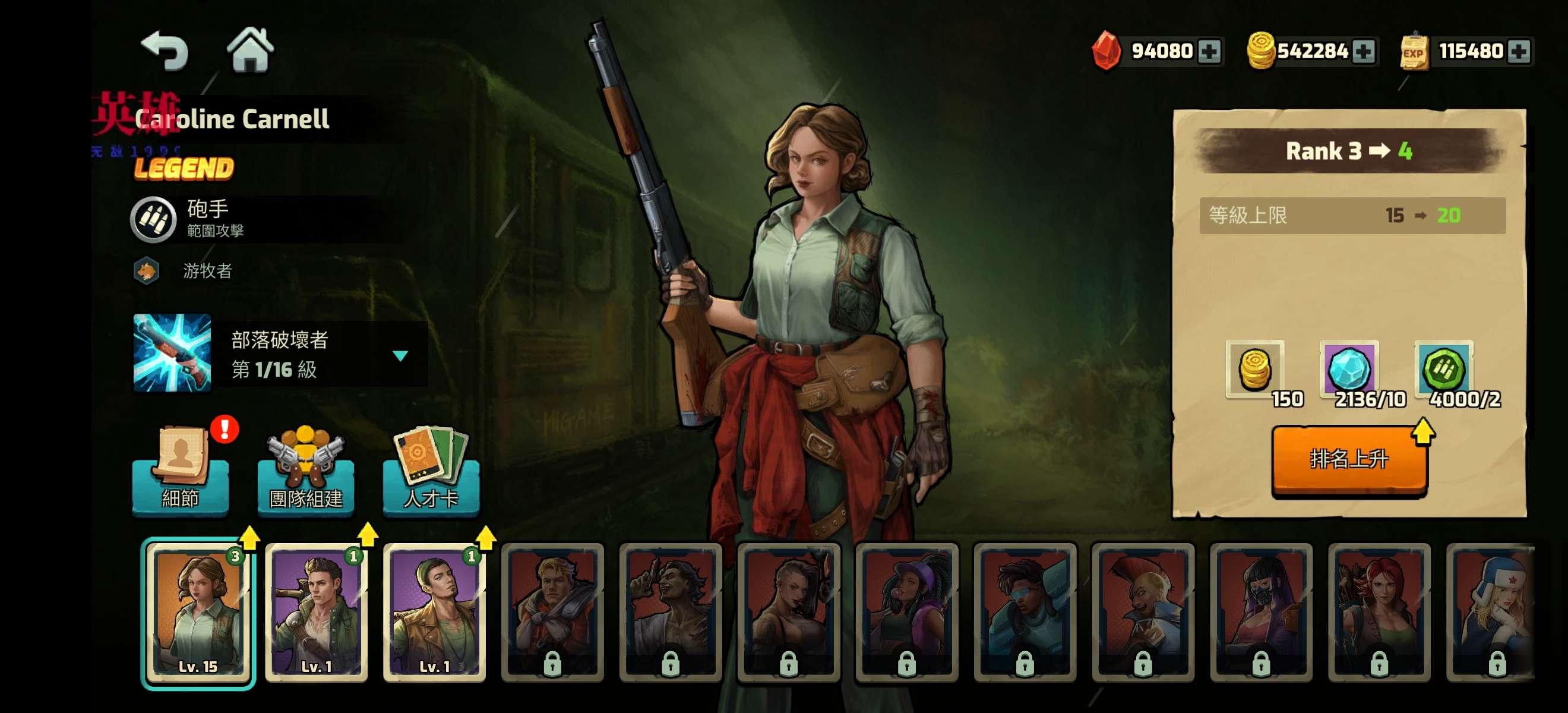Inspect the green ammo badge material
Viewport: 1568px width, 713px height.
click(x=1443, y=369)
